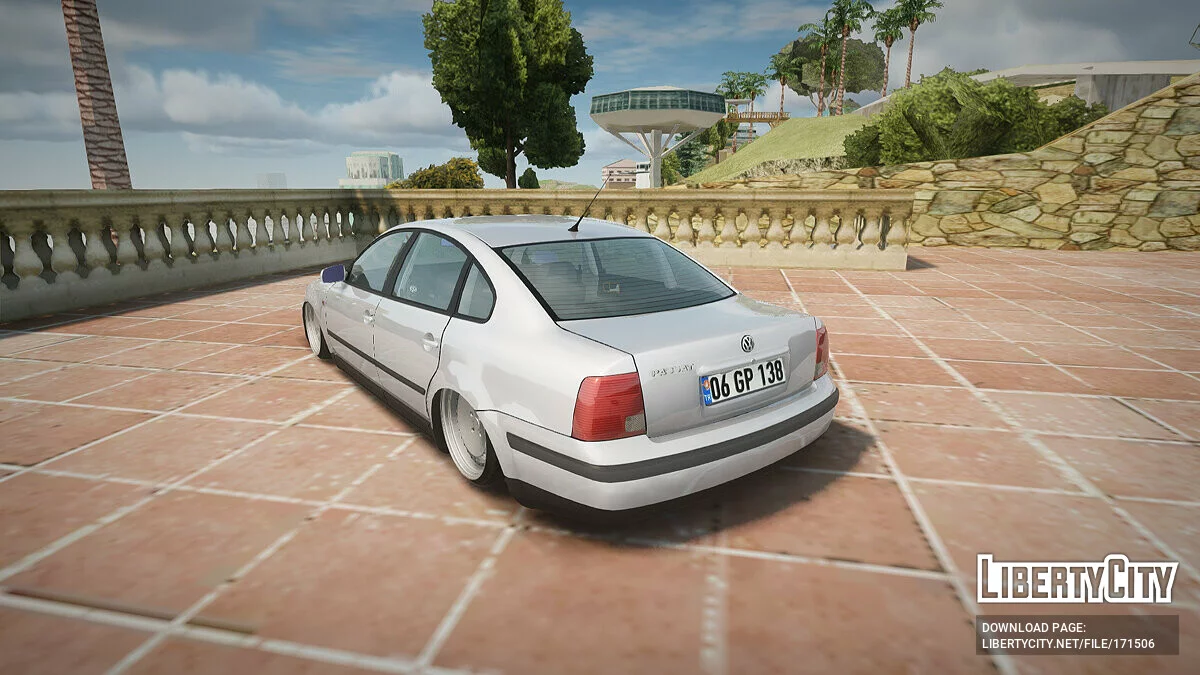This screenshot has width=1200, height=675.
Task: Open the libertycity.net download page link
Action: [1067, 643]
